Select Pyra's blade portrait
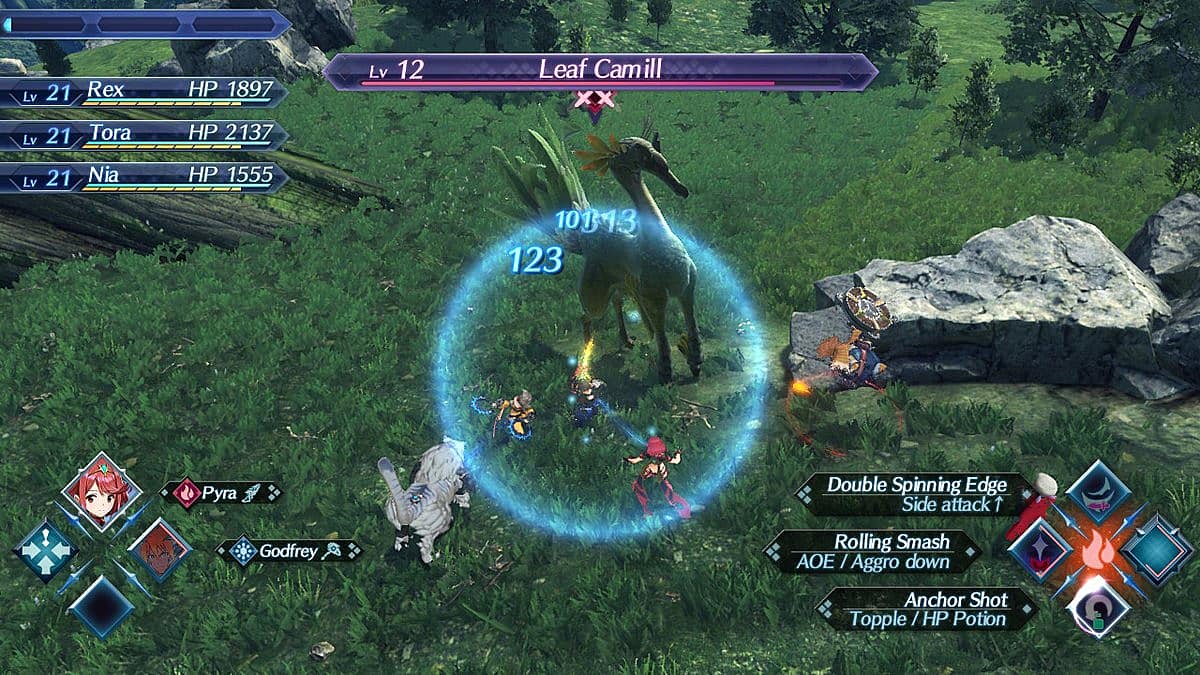Image resolution: width=1200 pixels, height=675 pixels. 98,490
